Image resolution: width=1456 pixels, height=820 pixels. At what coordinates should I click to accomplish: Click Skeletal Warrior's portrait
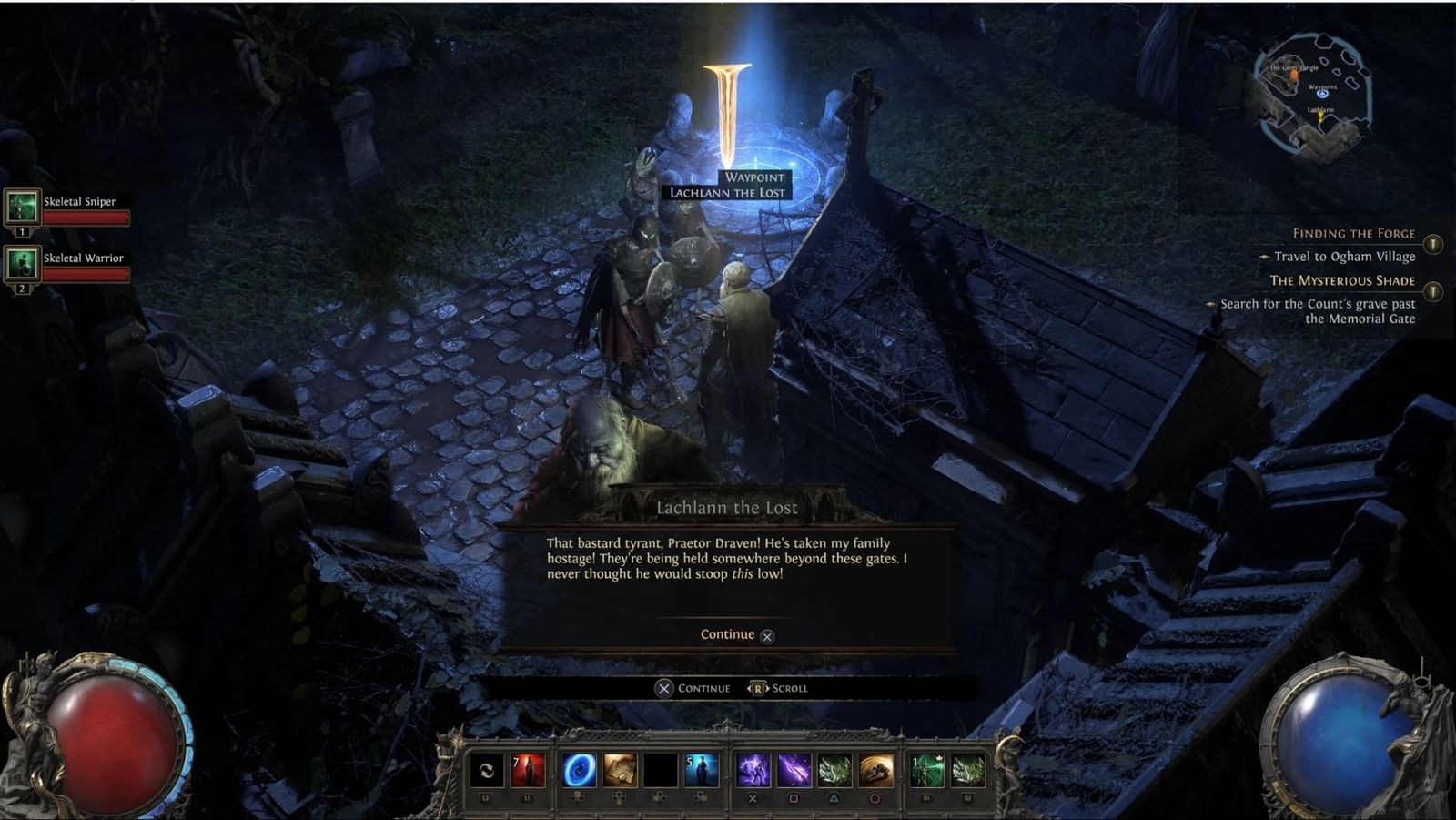click(x=22, y=267)
